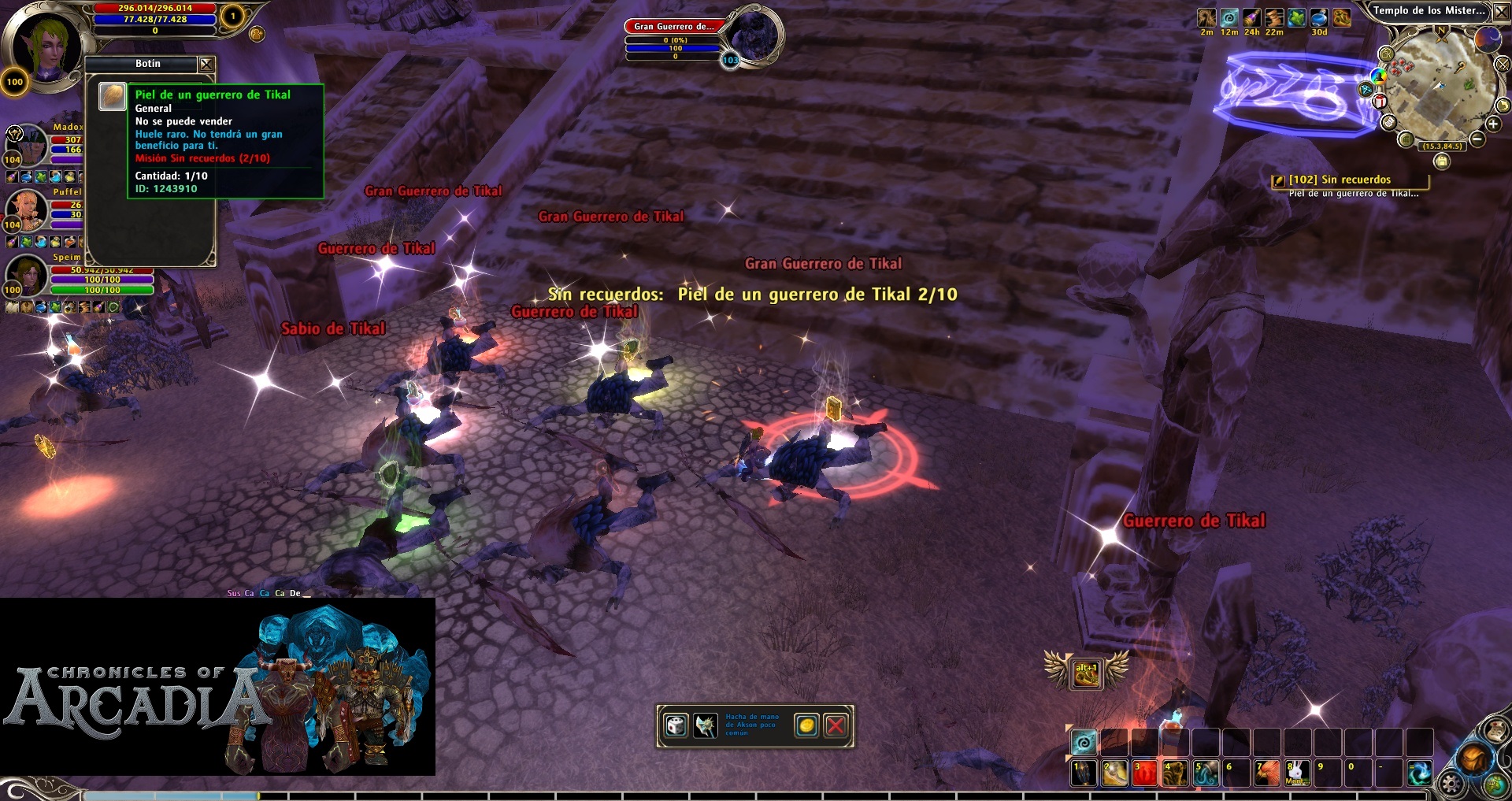Pass on the loot roll with red X
Screen dimensions: 1512x801
click(x=836, y=725)
